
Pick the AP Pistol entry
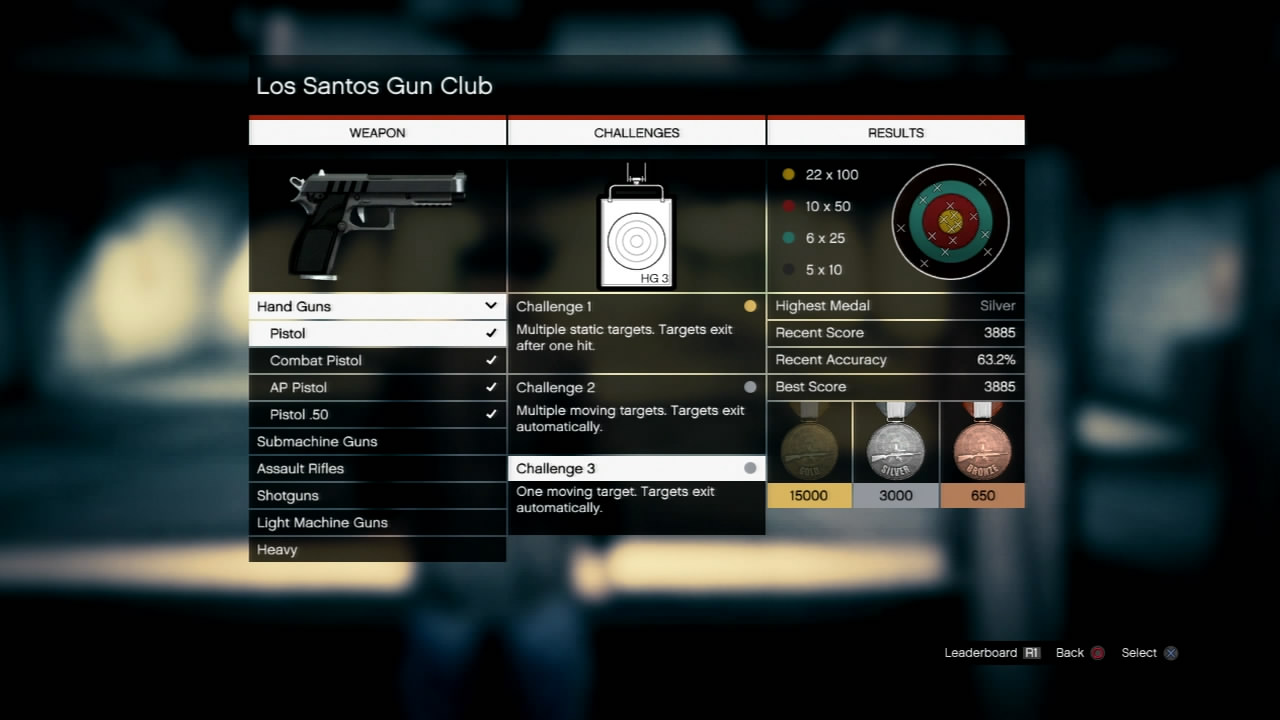pyautogui.click(x=377, y=387)
